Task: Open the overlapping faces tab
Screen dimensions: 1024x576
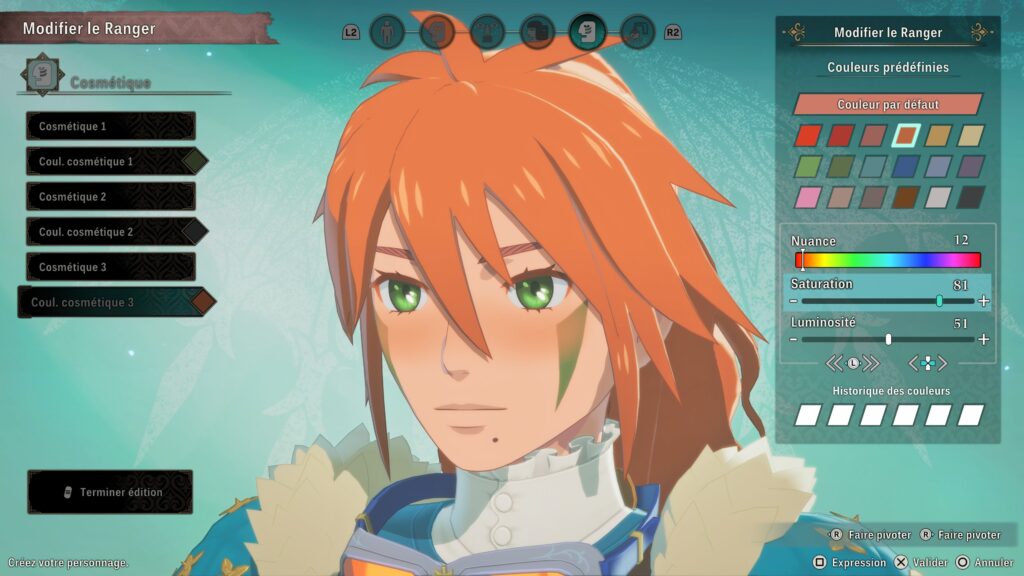Action: [537, 33]
